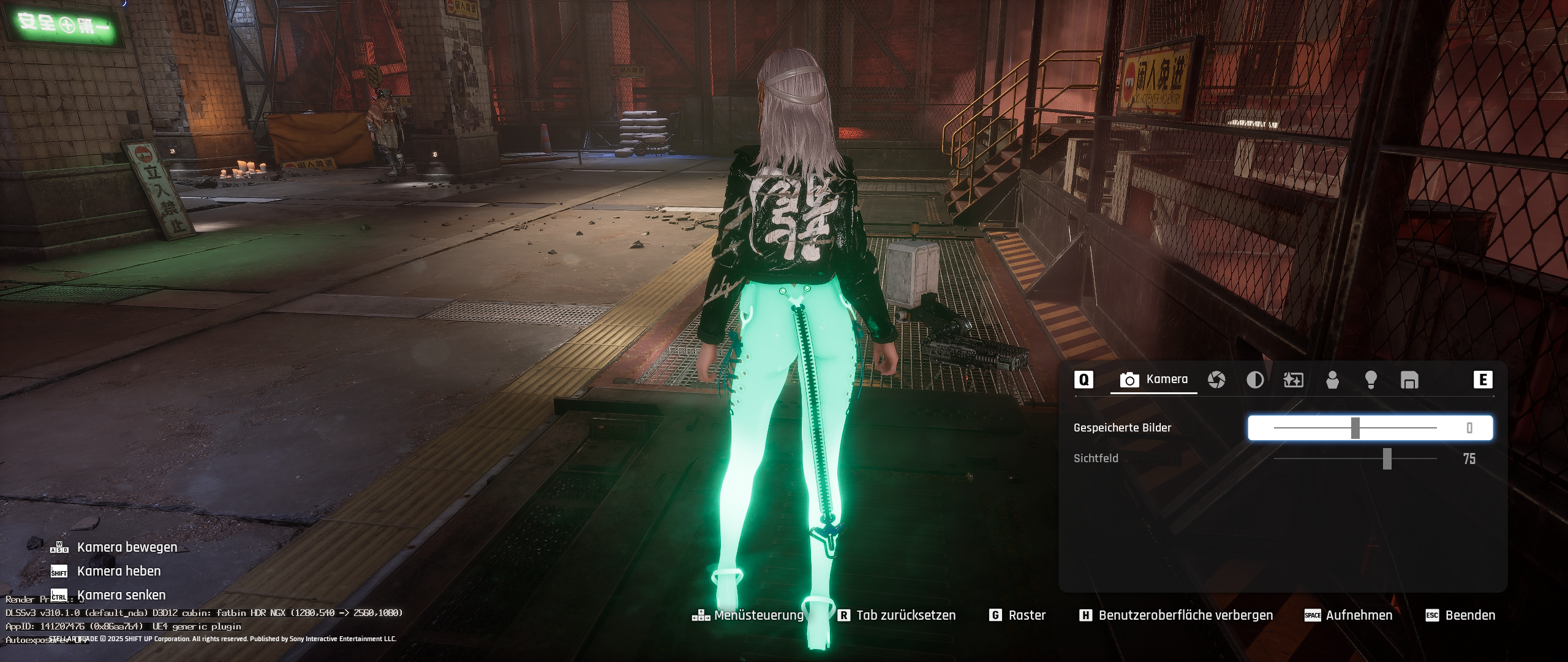Switch to the aperture shutter tab

pyautogui.click(x=1216, y=380)
